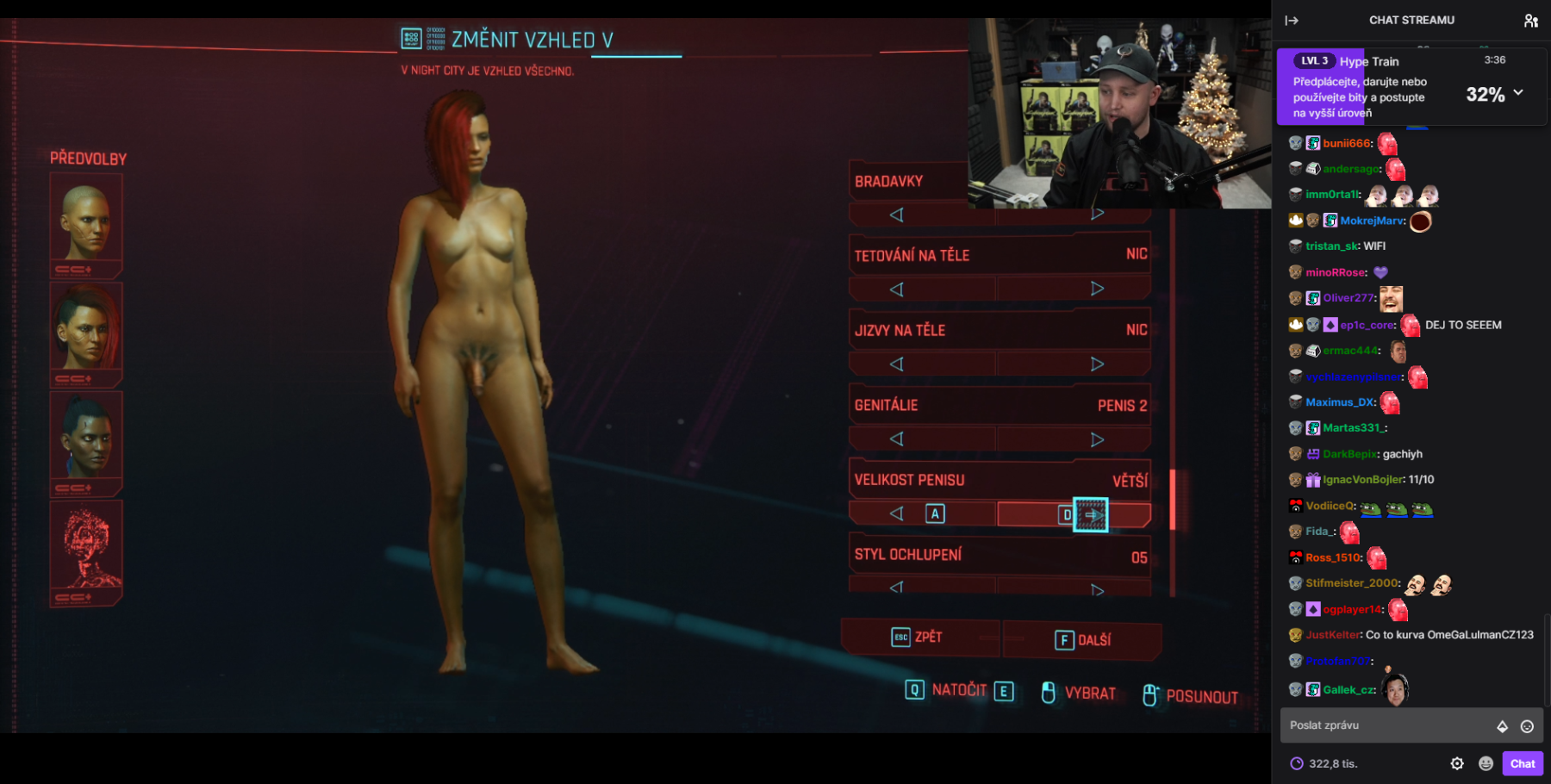Viewport: 1551px width, 784px height.
Task: Pick the red-haired scarred head preset
Action: [x=86, y=330]
